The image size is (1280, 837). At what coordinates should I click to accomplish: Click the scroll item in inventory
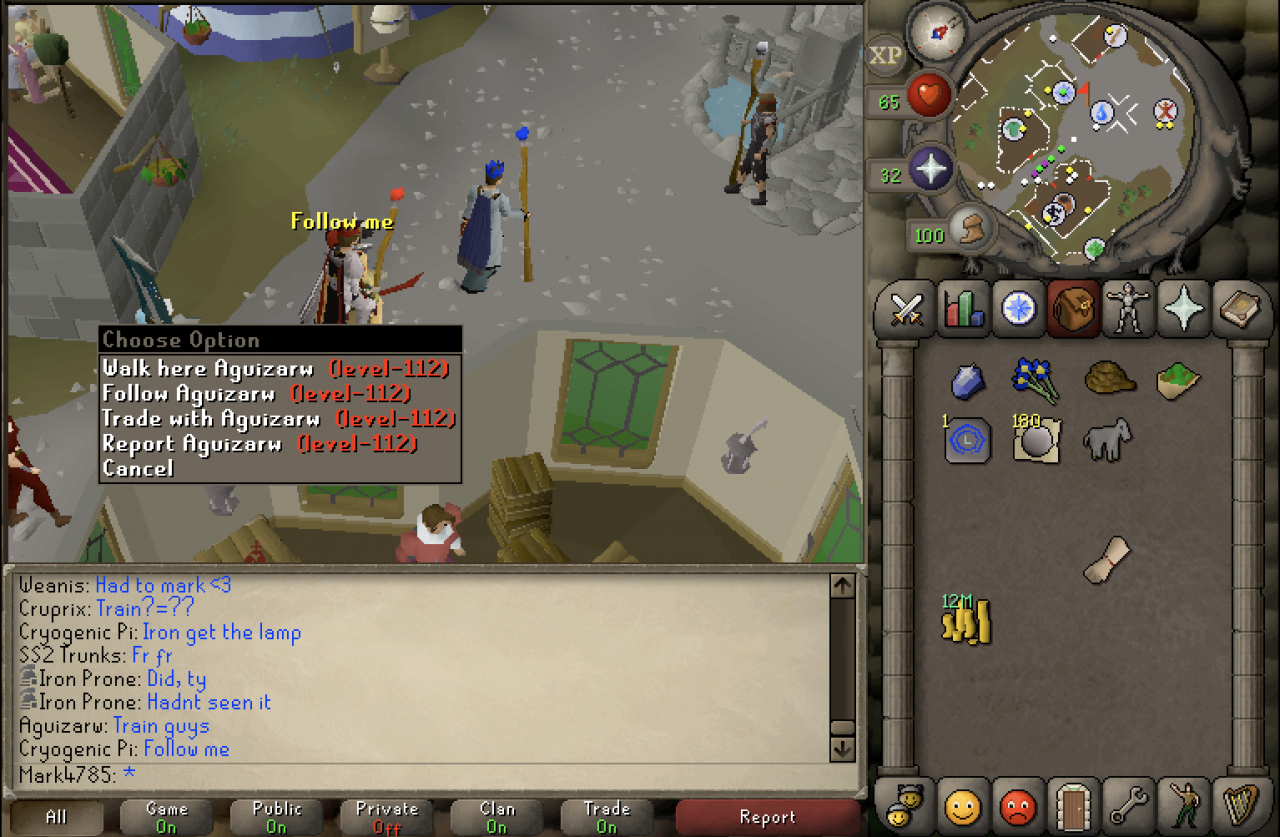pyautogui.click(x=1107, y=558)
